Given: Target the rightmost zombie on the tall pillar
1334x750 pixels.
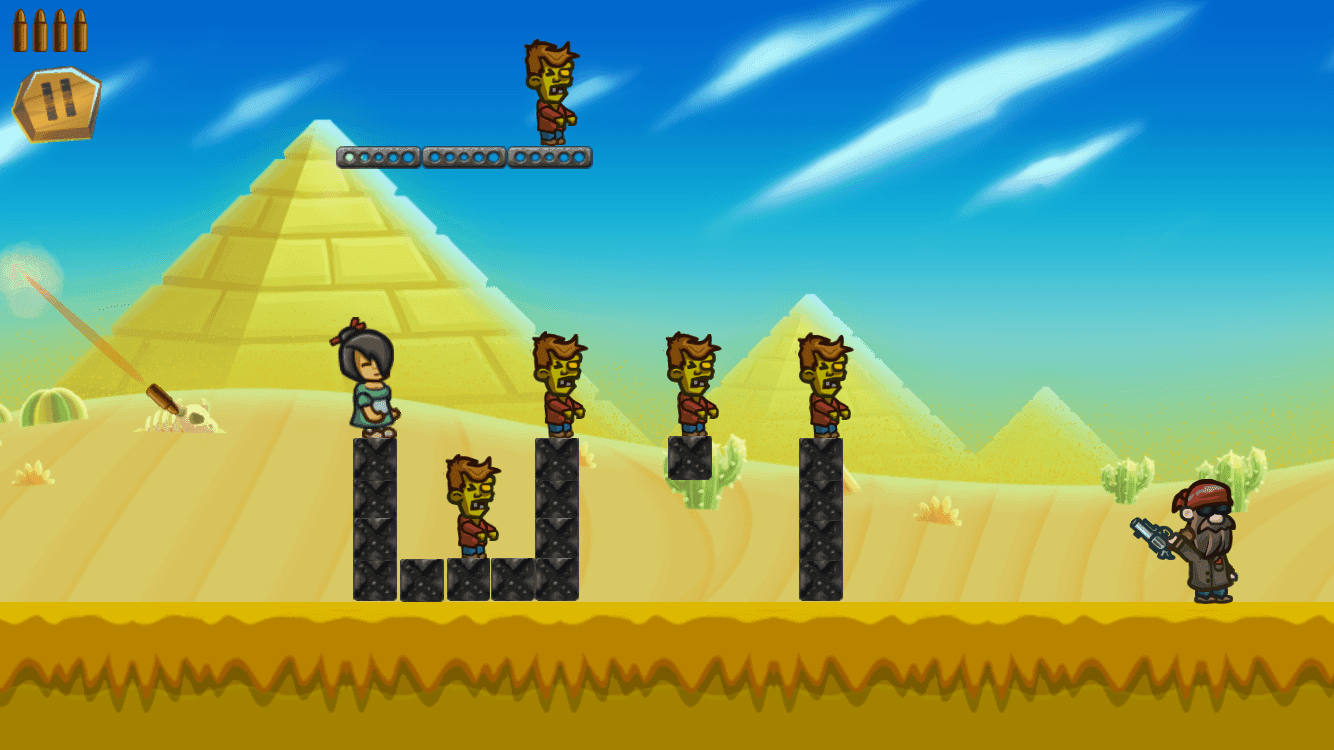Looking at the screenshot, I should (x=822, y=385).
